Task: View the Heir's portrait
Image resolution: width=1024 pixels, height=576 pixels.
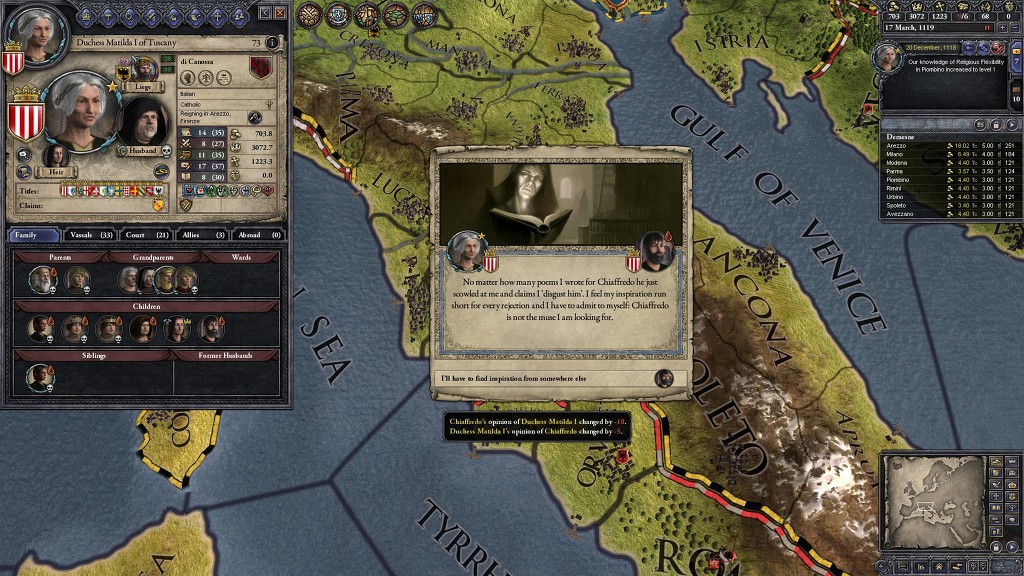Action: pyautogui.click(x=56, y=155)
